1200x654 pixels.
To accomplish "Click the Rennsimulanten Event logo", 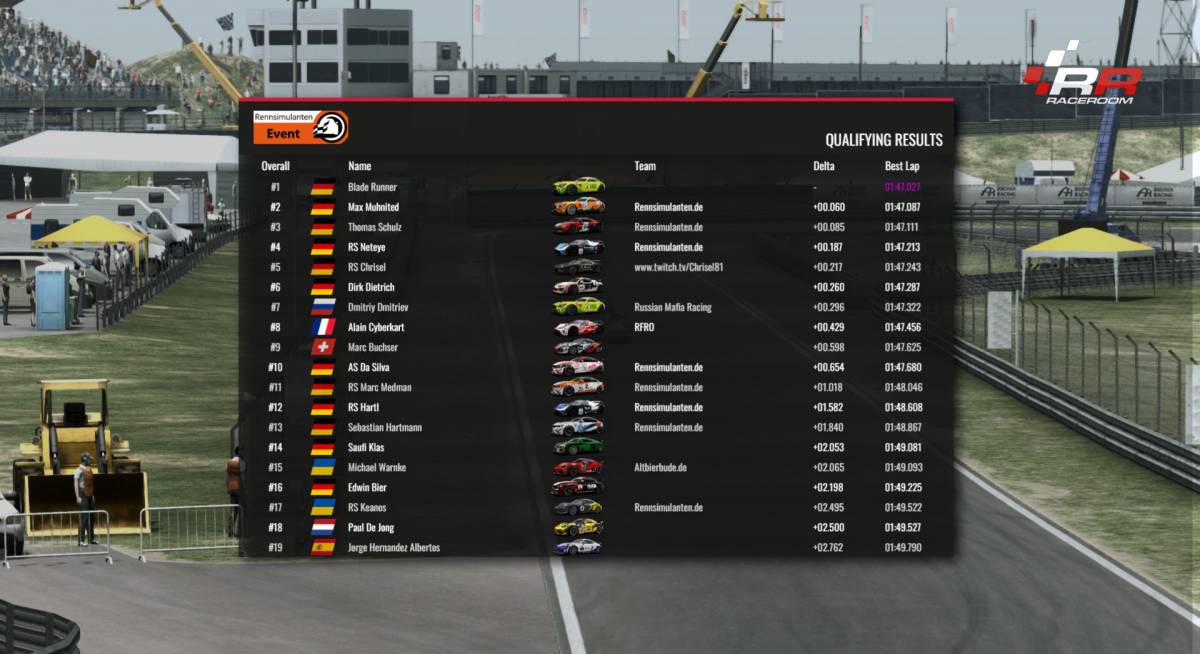I will click(x=300, y=127).
